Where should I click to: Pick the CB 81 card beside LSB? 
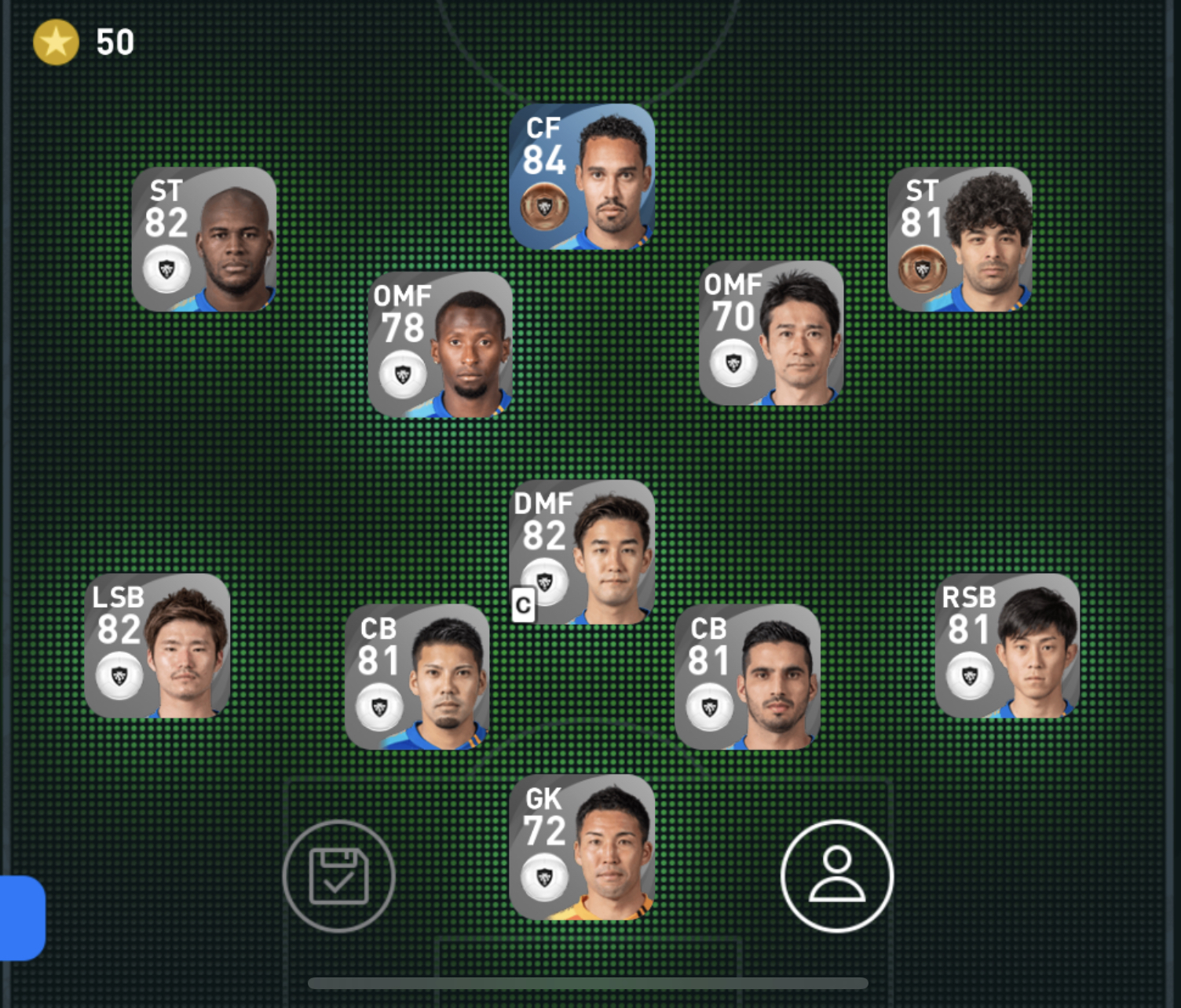click(x=418, y=677)
